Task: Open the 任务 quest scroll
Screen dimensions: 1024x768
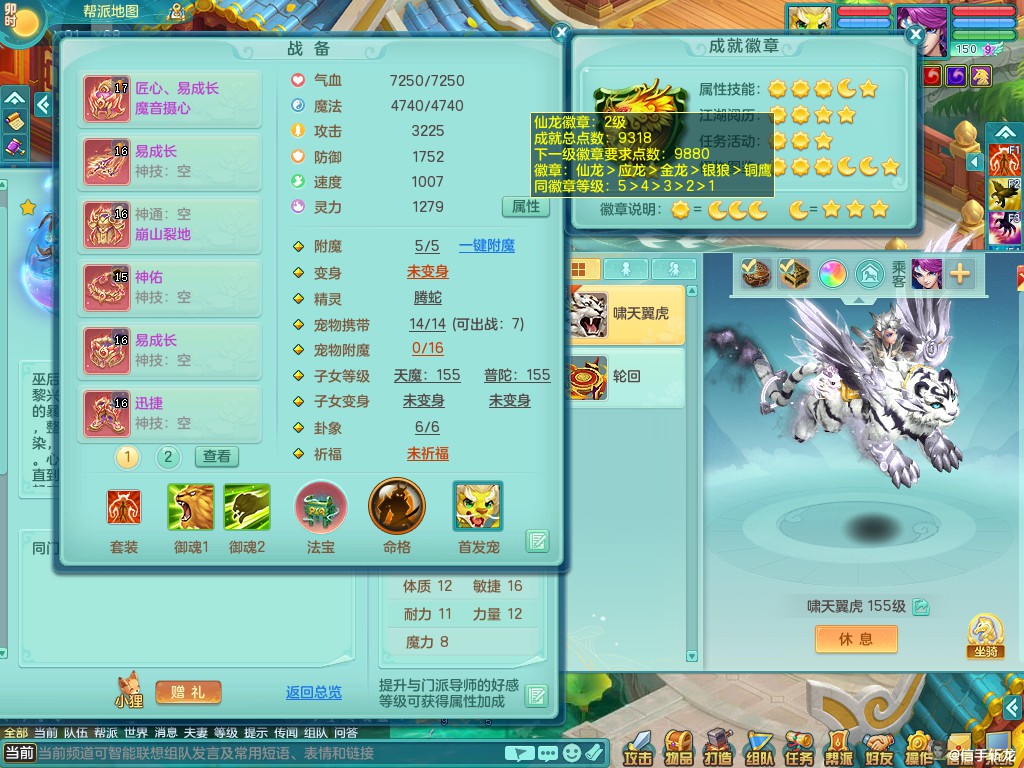Action: click(x=798, y=747)
